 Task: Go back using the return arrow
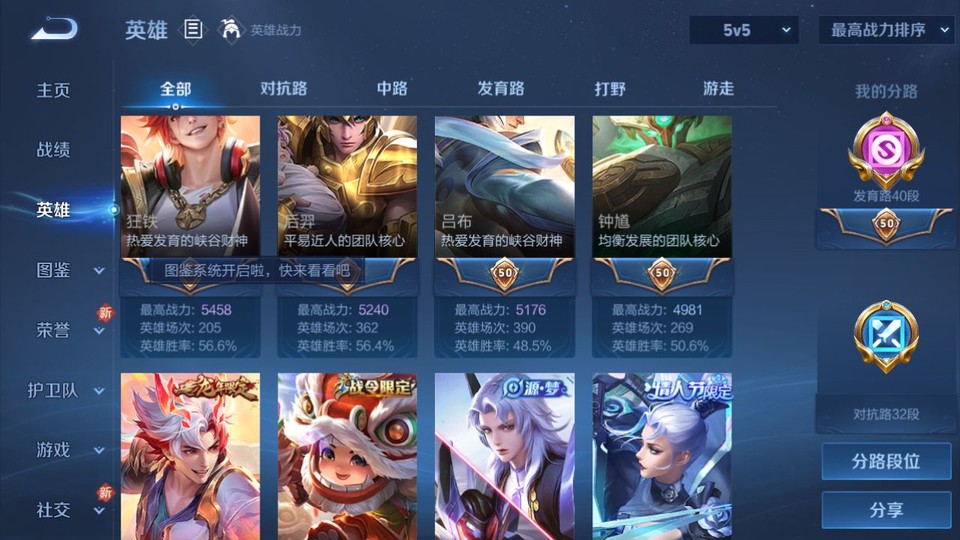53,29
